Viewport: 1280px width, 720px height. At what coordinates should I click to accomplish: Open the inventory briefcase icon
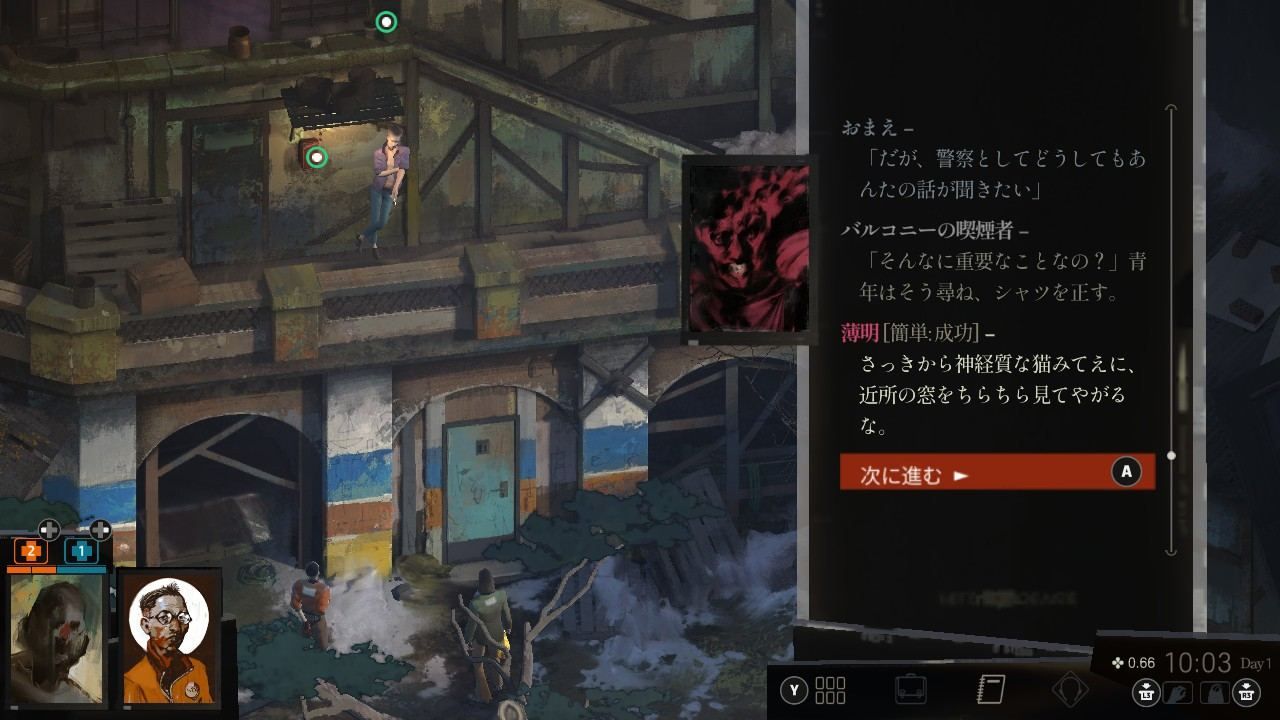pyautogui.click(x=912, y=687)
